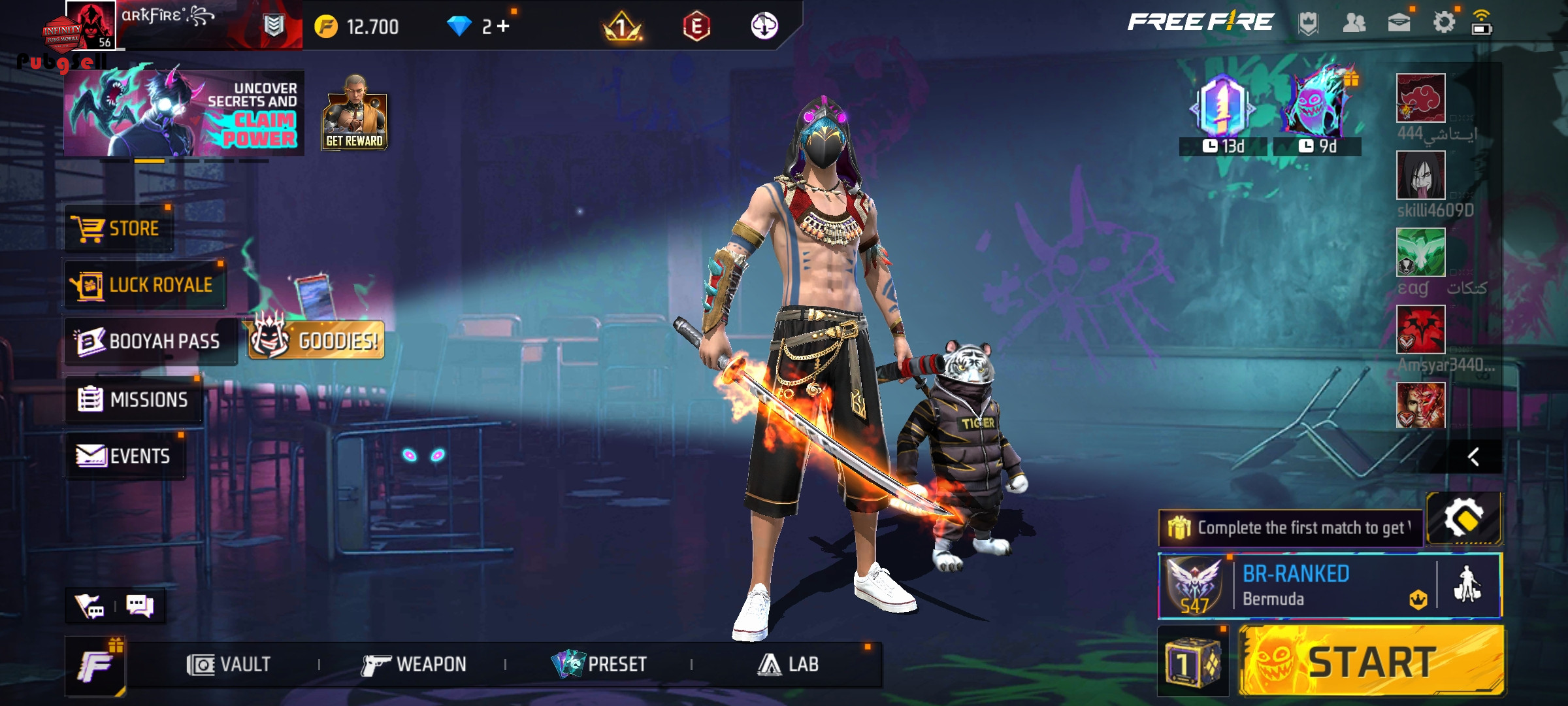This screenshot has height=706, width=1568.
Task: Open the Get Reward character offer
Action: point(354,113)
